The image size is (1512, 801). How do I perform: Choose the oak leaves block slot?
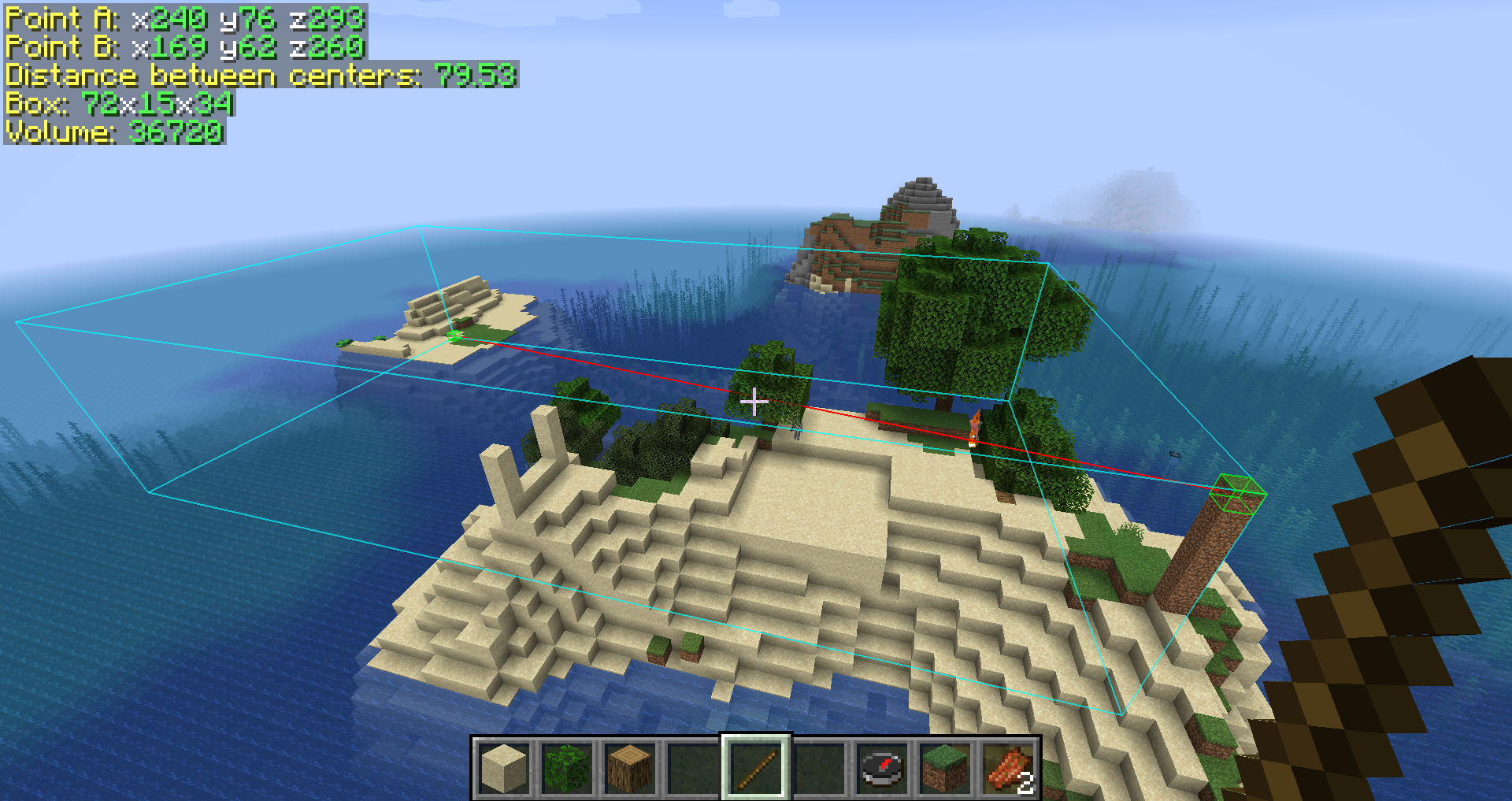(x=567, y=768)
